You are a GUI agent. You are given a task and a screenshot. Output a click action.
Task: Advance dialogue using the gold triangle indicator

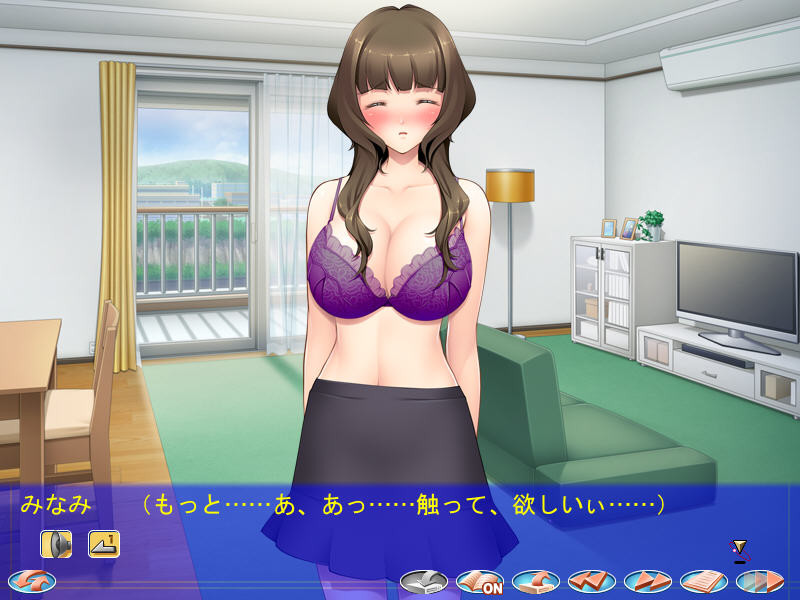[x=740, y=548]
